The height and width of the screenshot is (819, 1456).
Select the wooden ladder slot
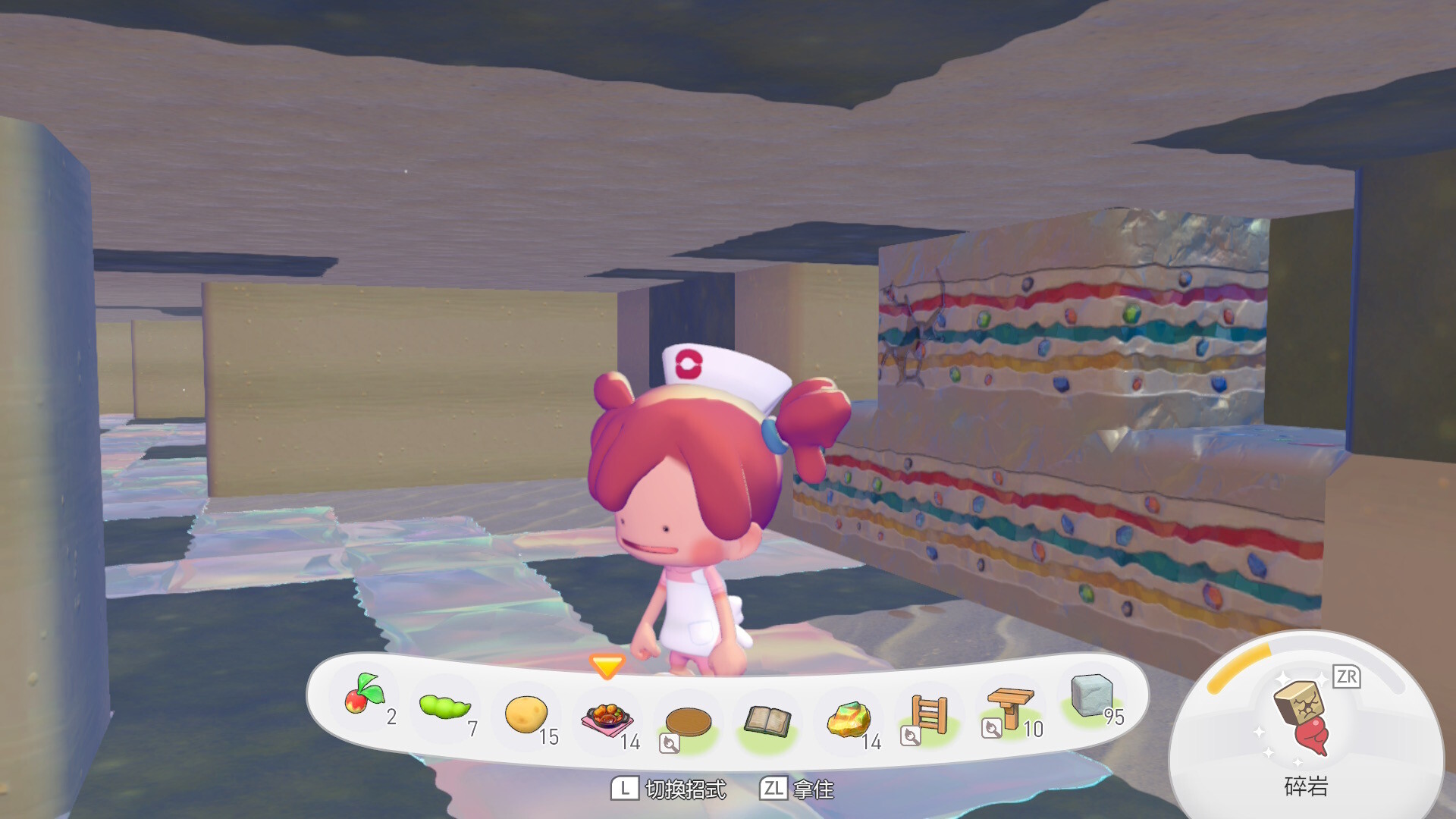(929, 714)
